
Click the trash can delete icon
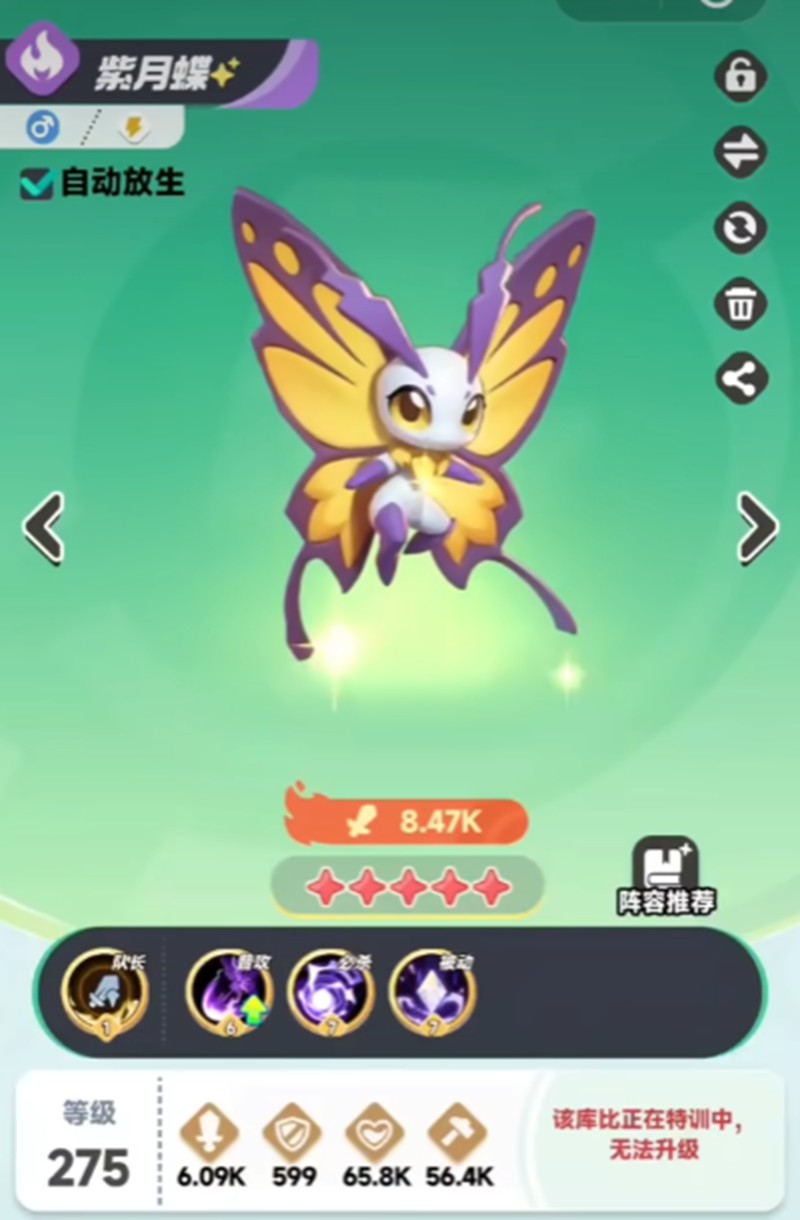pyautogui.click(x=741, y=304)
